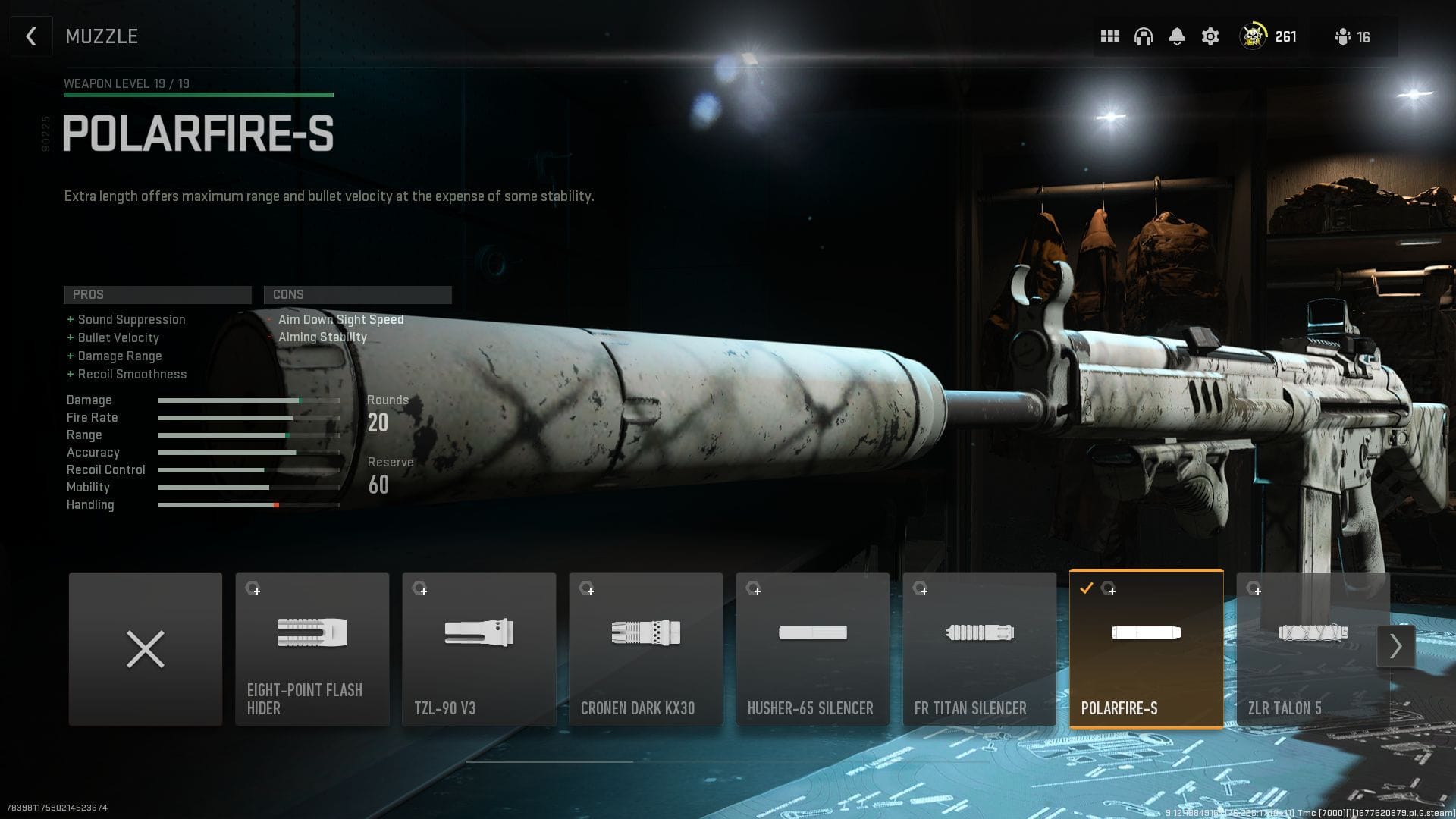Remove the muzzle with the X tile
This screenshot has height=819, width=1456.
(x=145, y=648)
